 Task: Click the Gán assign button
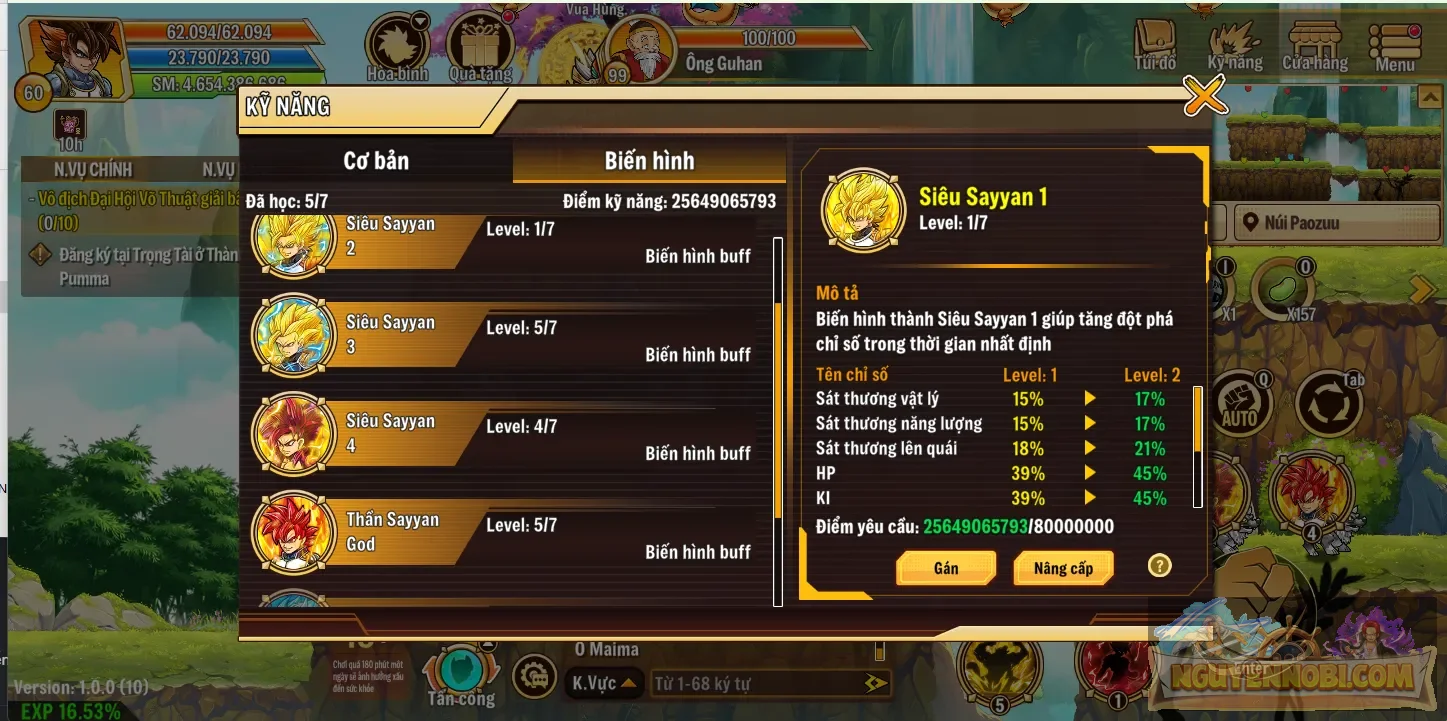pos(945,567)
